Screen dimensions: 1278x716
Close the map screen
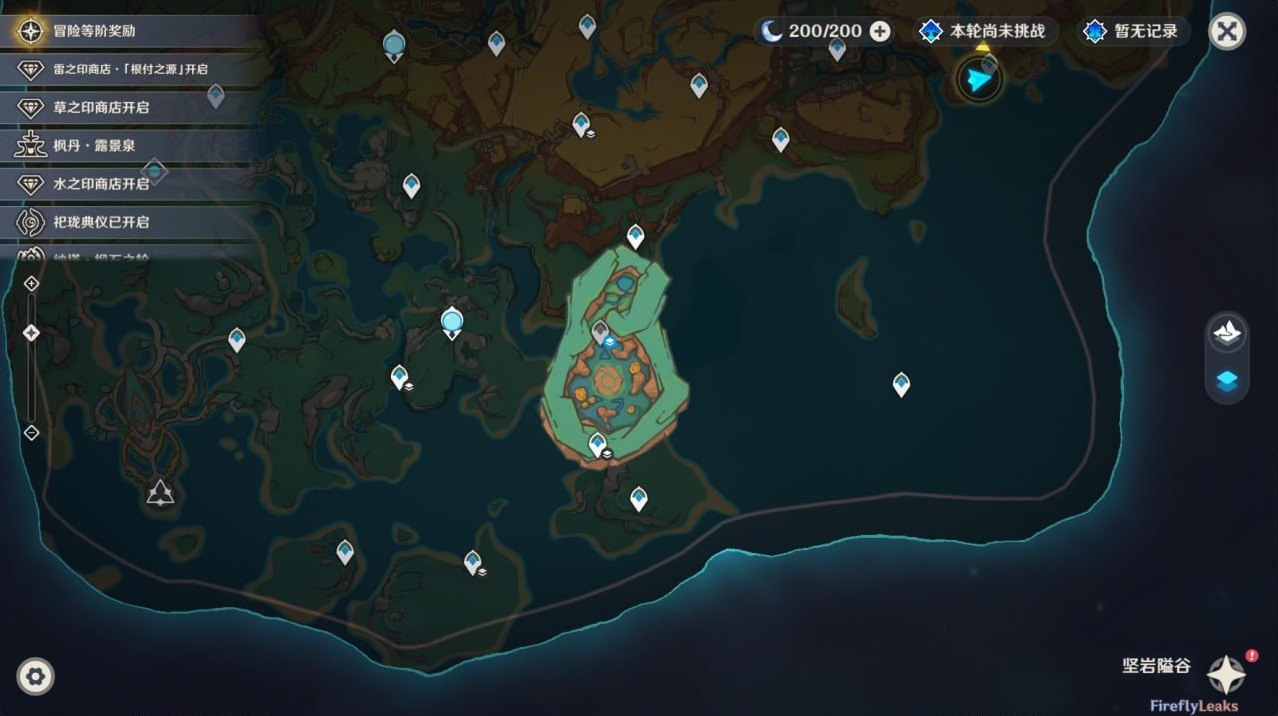click(x=1226, y=31)
